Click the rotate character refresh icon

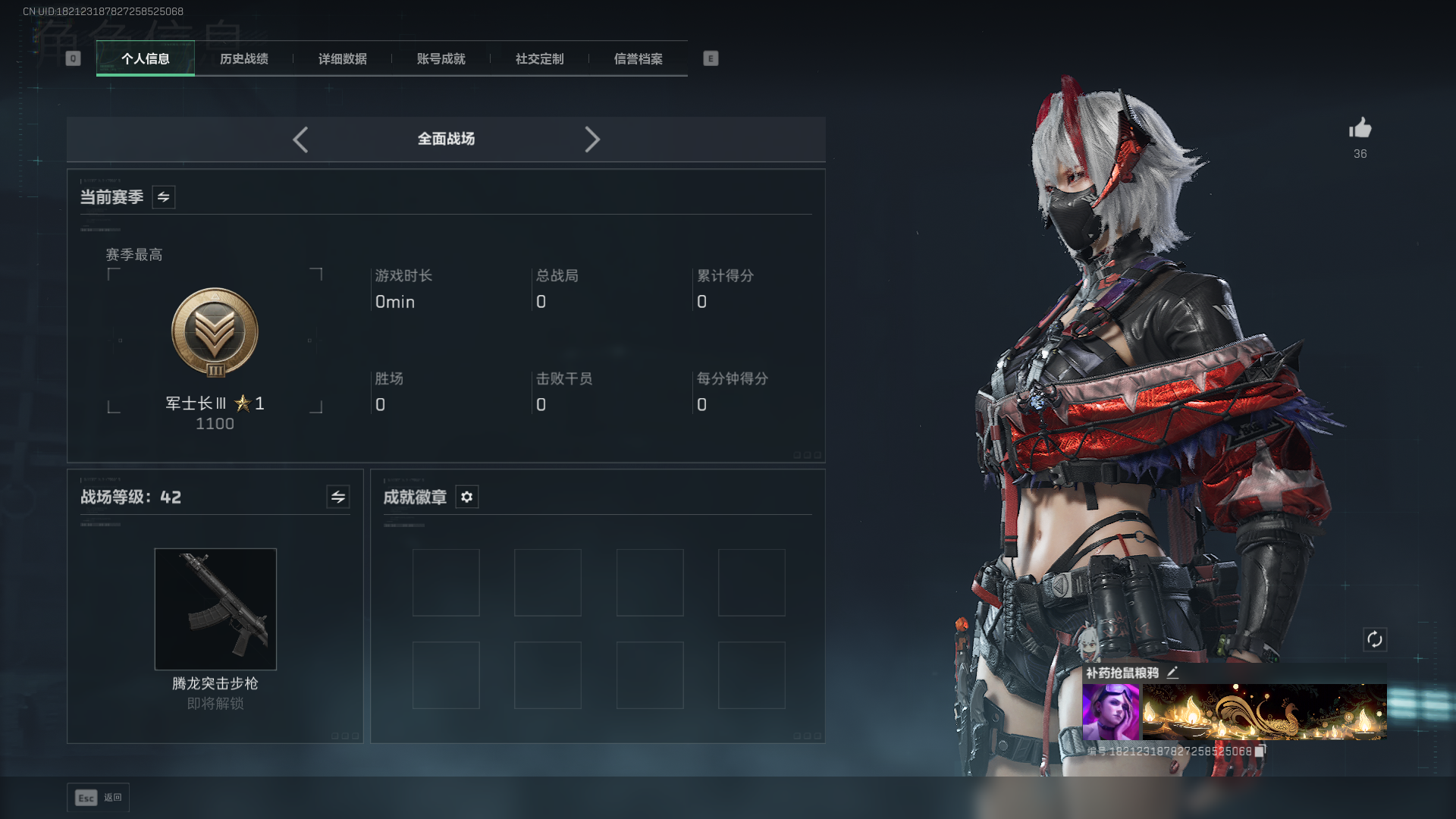pos(1375,639)
